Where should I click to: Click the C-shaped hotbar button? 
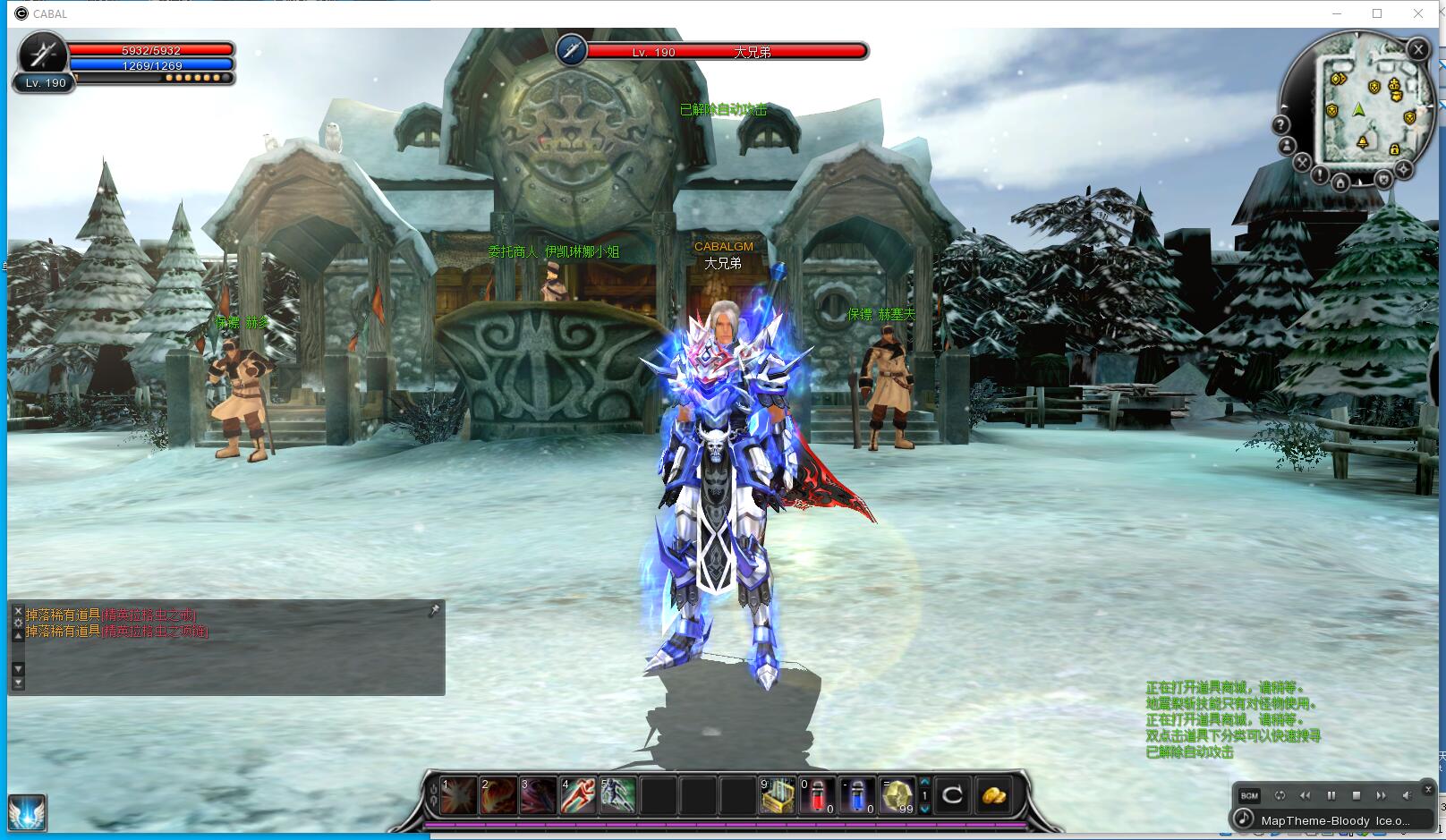coord(953,795)
